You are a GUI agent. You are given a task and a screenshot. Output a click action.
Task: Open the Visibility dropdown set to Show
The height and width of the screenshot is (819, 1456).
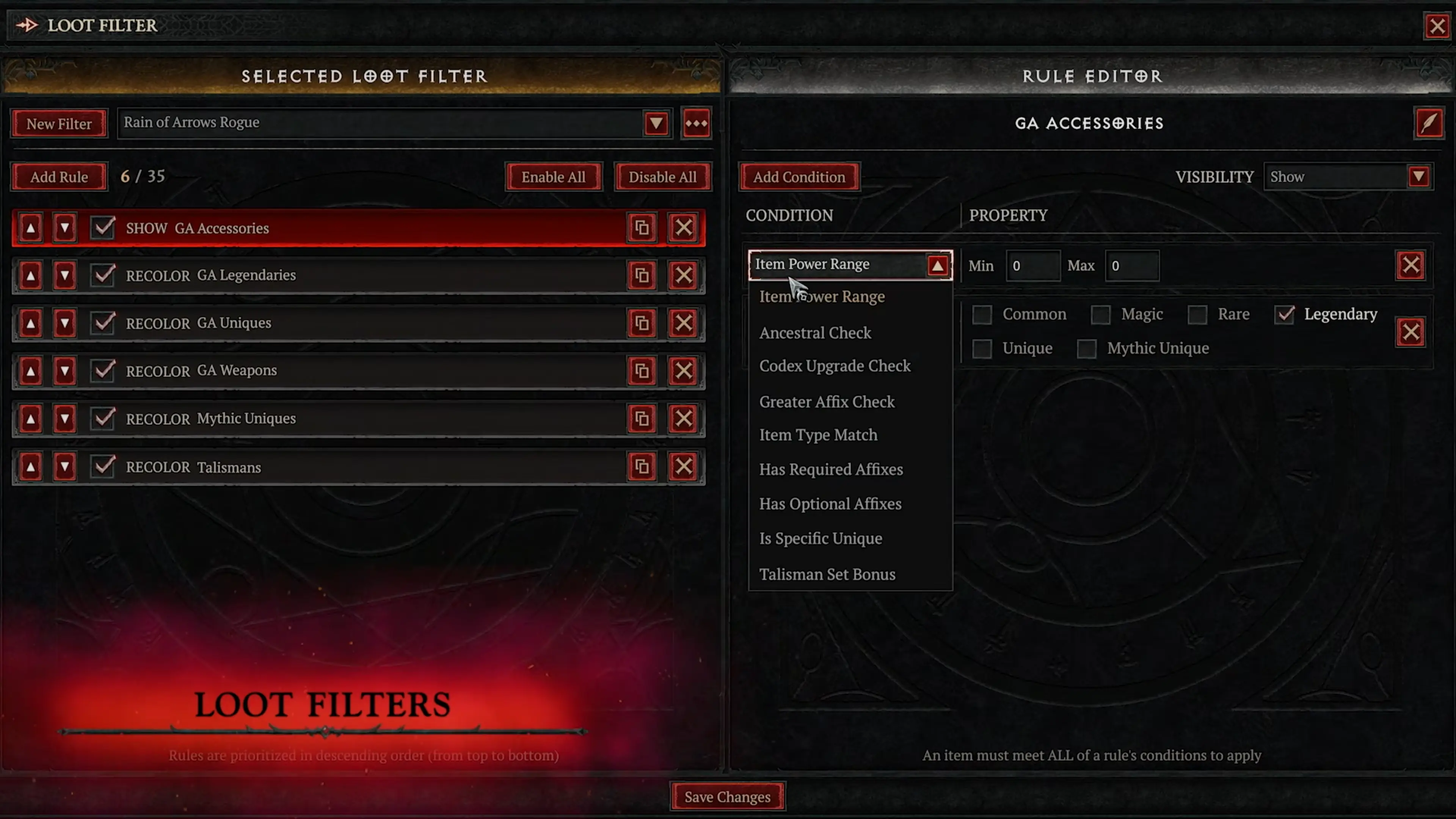[x=1418, y=177]
